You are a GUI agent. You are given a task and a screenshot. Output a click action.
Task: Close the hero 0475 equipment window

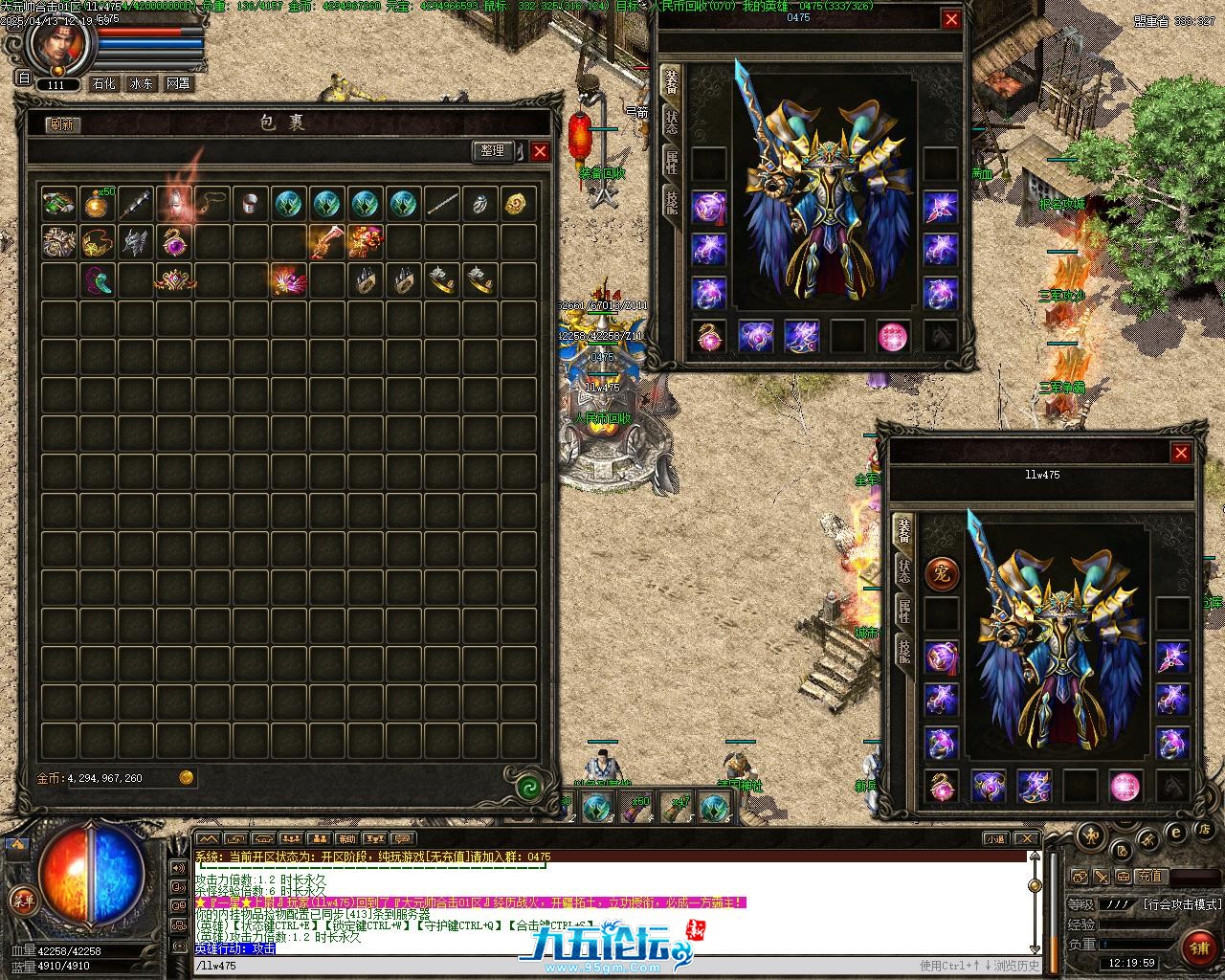point(951,19)
